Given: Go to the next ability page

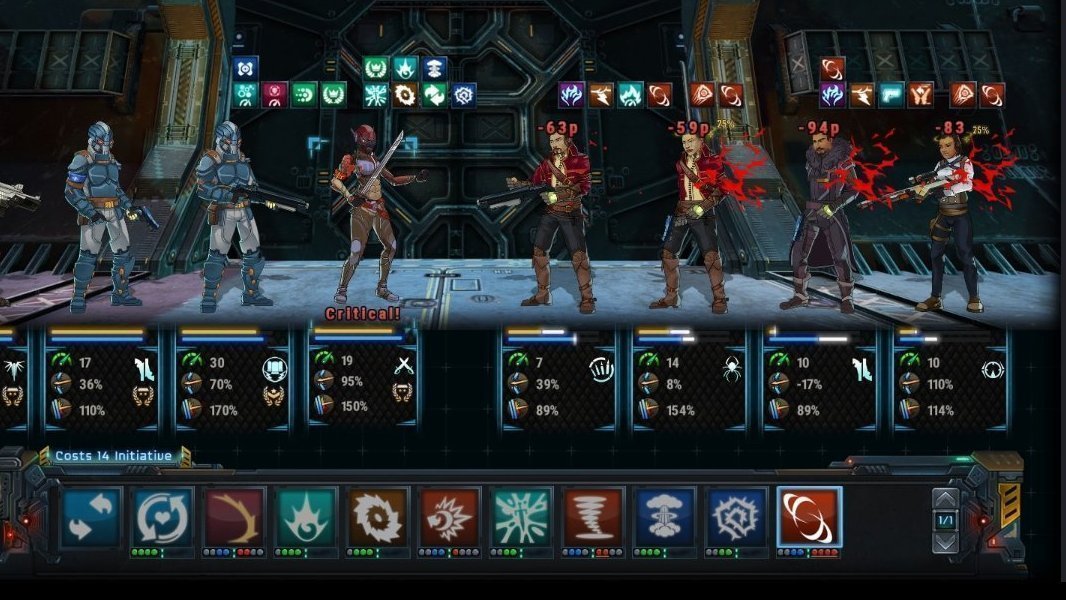Looking at the screenshot, I should 945,541.
